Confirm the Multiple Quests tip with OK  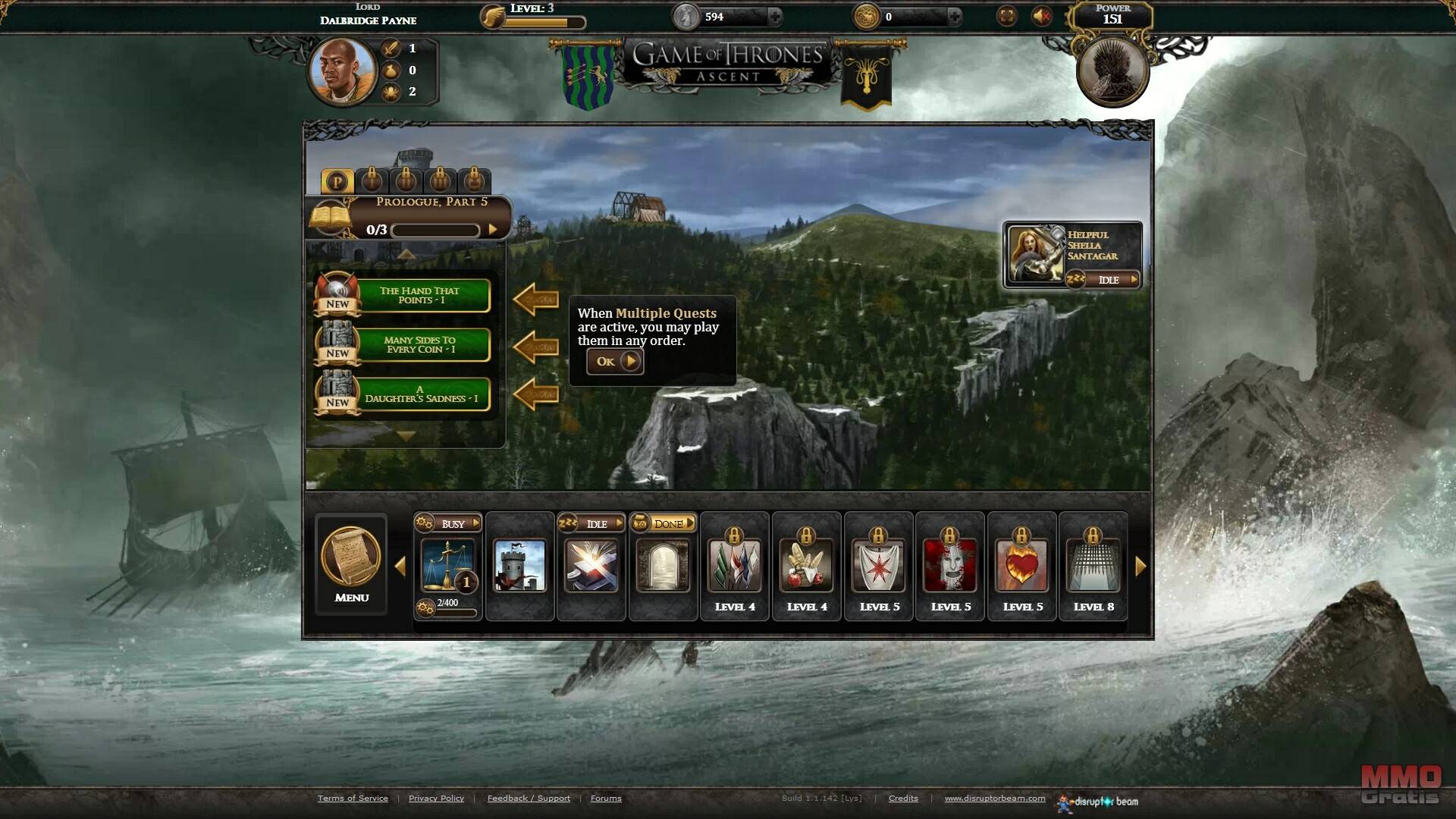(x=615, y=362)
